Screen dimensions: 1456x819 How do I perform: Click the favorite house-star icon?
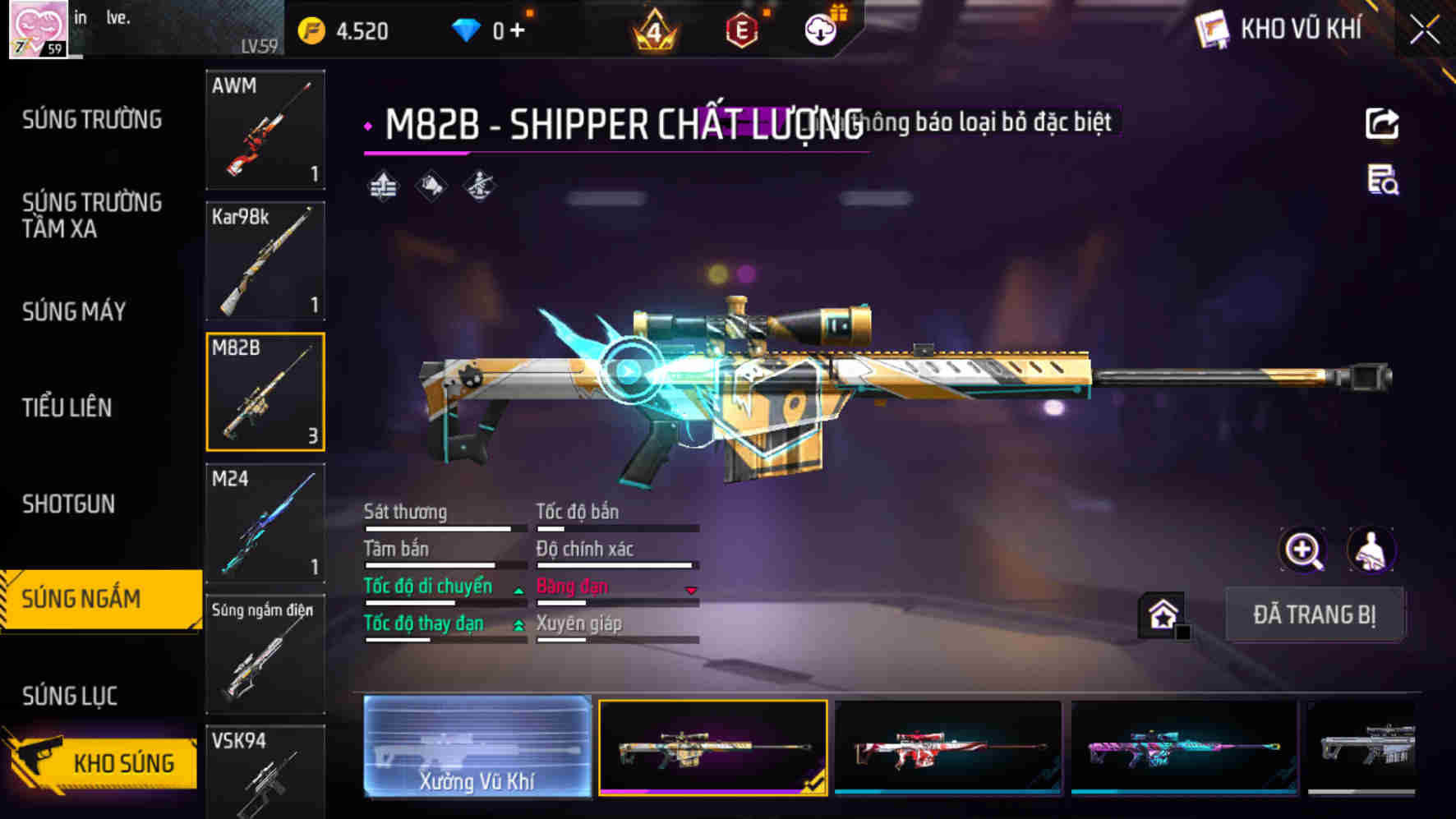click(x=1161, y=614)
